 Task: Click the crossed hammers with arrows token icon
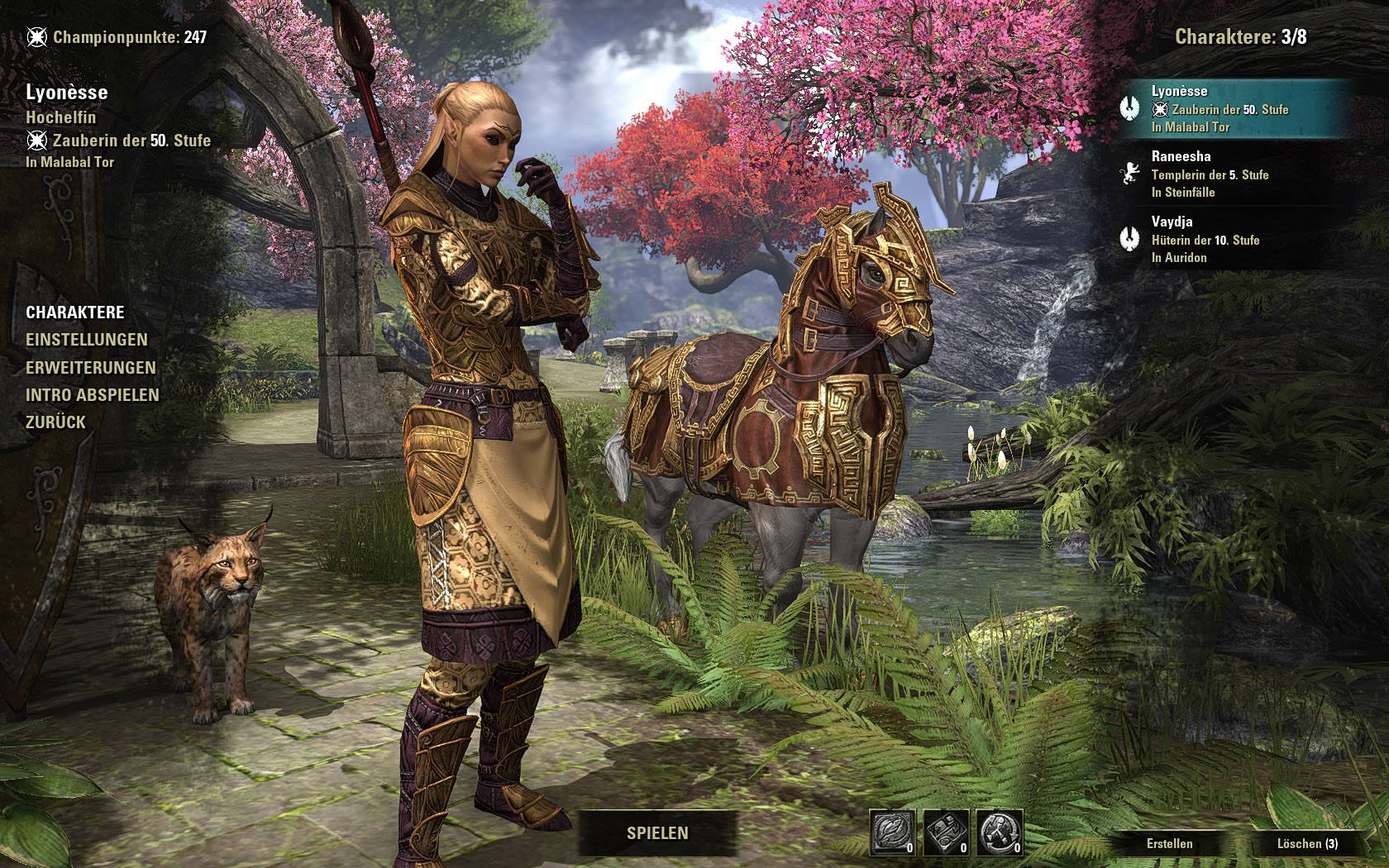tap(1000, 832)
